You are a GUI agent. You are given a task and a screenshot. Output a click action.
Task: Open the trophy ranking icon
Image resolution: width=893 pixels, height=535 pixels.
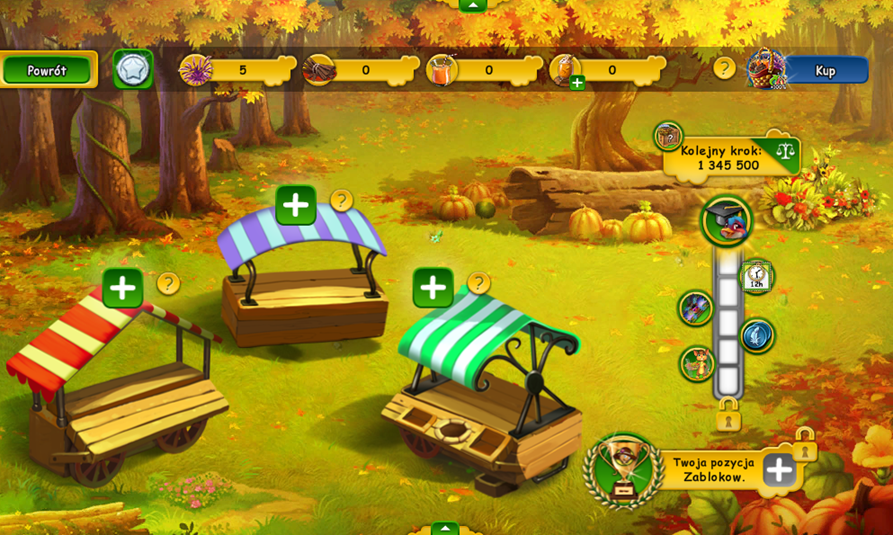point(624,467)
